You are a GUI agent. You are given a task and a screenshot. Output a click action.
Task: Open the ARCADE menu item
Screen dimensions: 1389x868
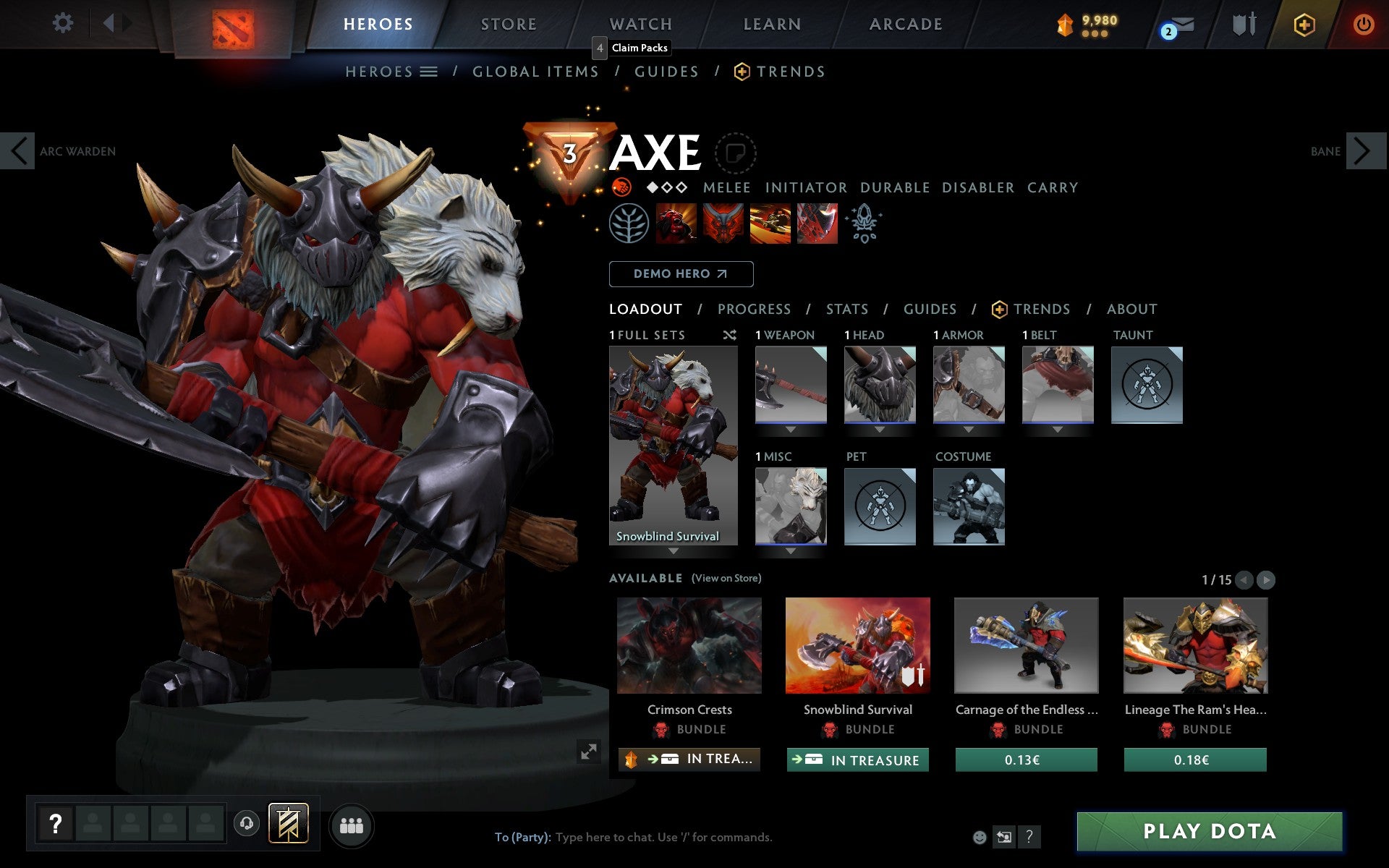point(905,24)
